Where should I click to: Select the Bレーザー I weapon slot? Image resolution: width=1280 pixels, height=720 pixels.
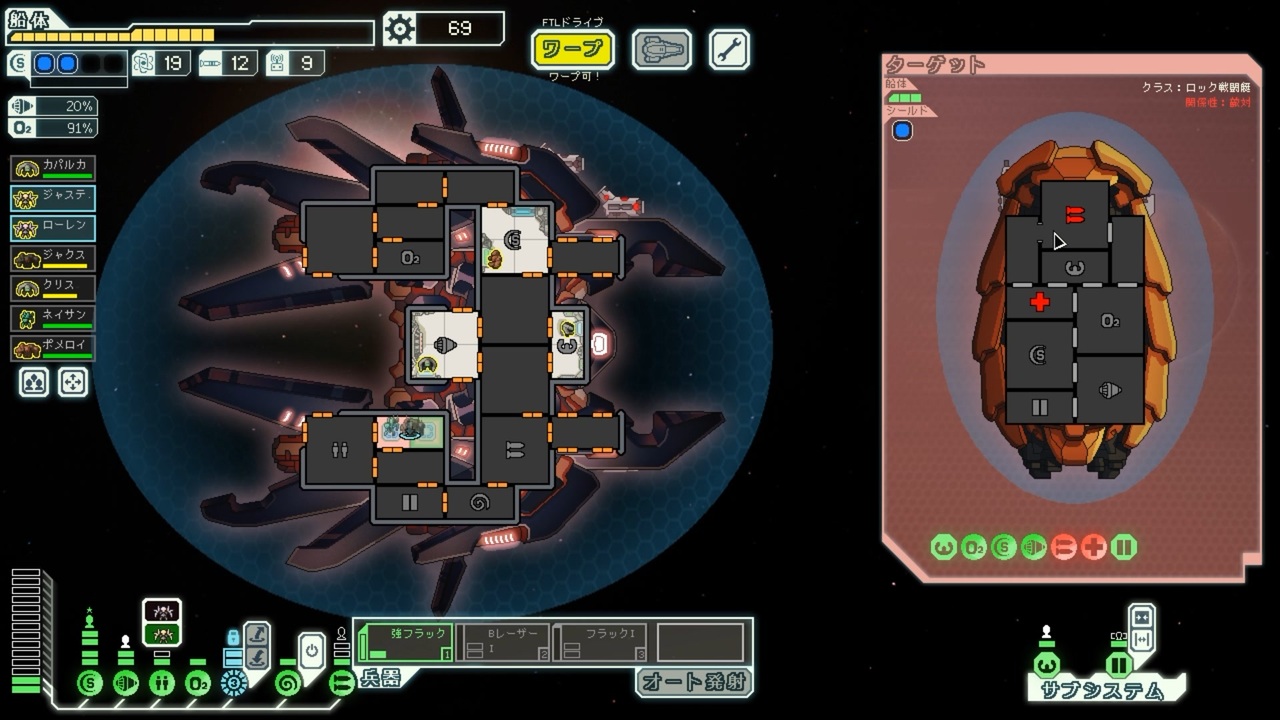504,642
